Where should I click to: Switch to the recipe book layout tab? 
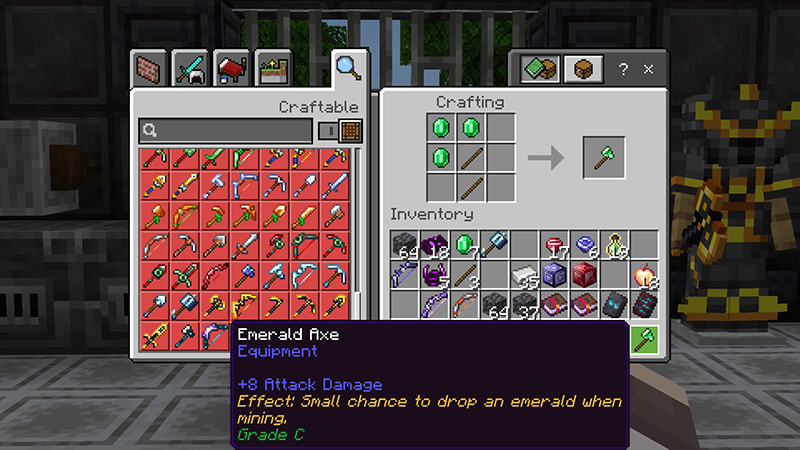pyautogui.click(x=540, y=69)
